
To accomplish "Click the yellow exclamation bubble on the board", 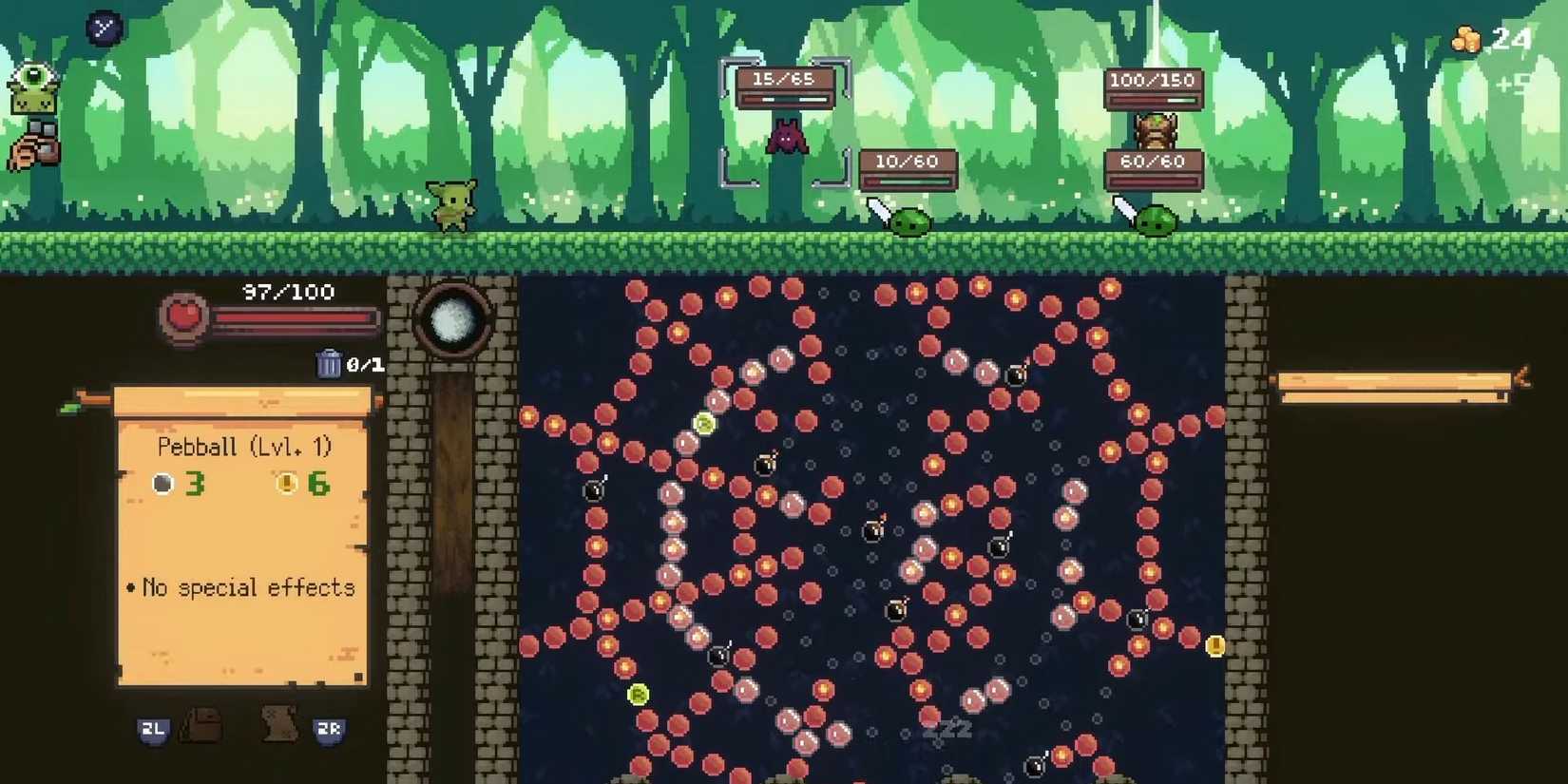I will [1214, 646].
